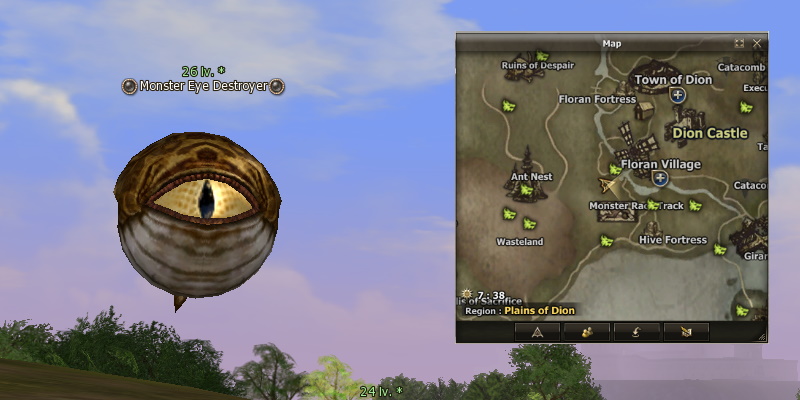The width and height of the screenshot is (800, 400).
Task: Maximize the Map window
Action: [740, 44]
